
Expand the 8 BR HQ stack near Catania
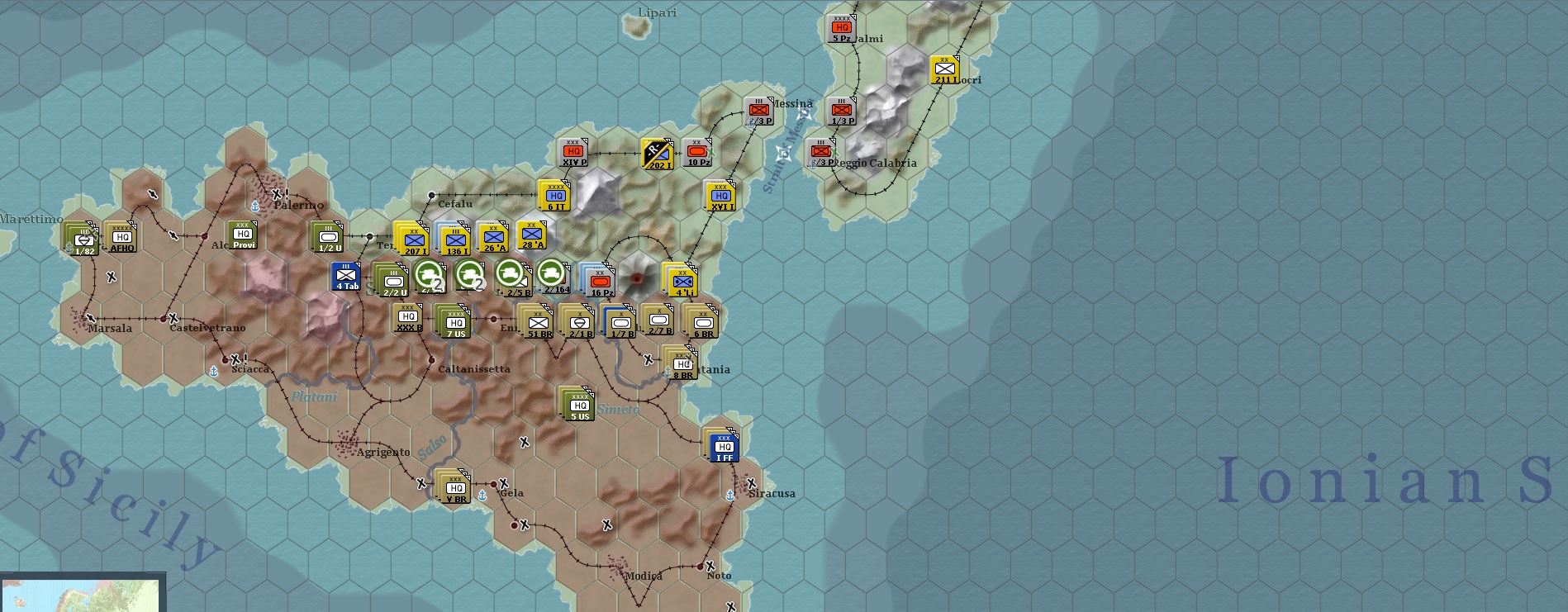tap(694, 351)
